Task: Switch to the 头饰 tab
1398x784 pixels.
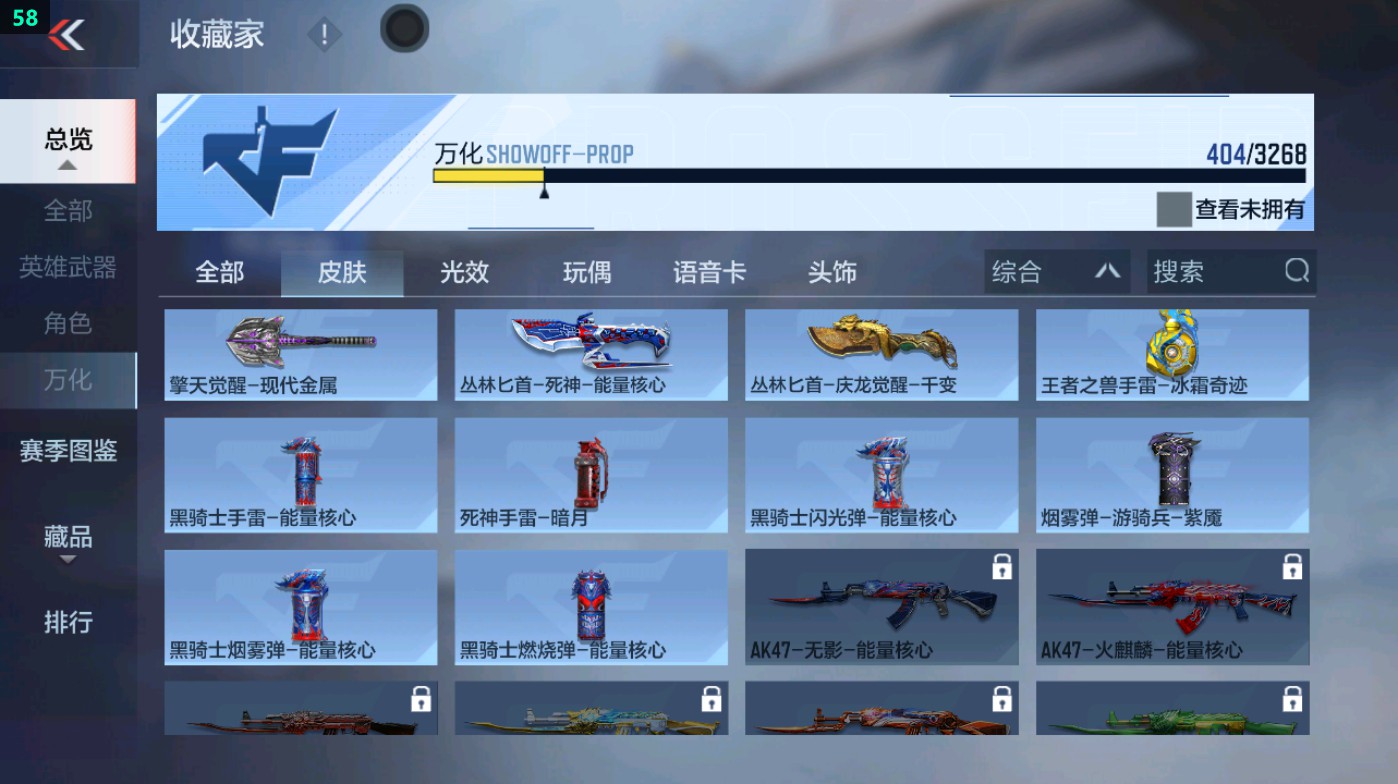Action: pyautogui.click(x=831, y=271)
